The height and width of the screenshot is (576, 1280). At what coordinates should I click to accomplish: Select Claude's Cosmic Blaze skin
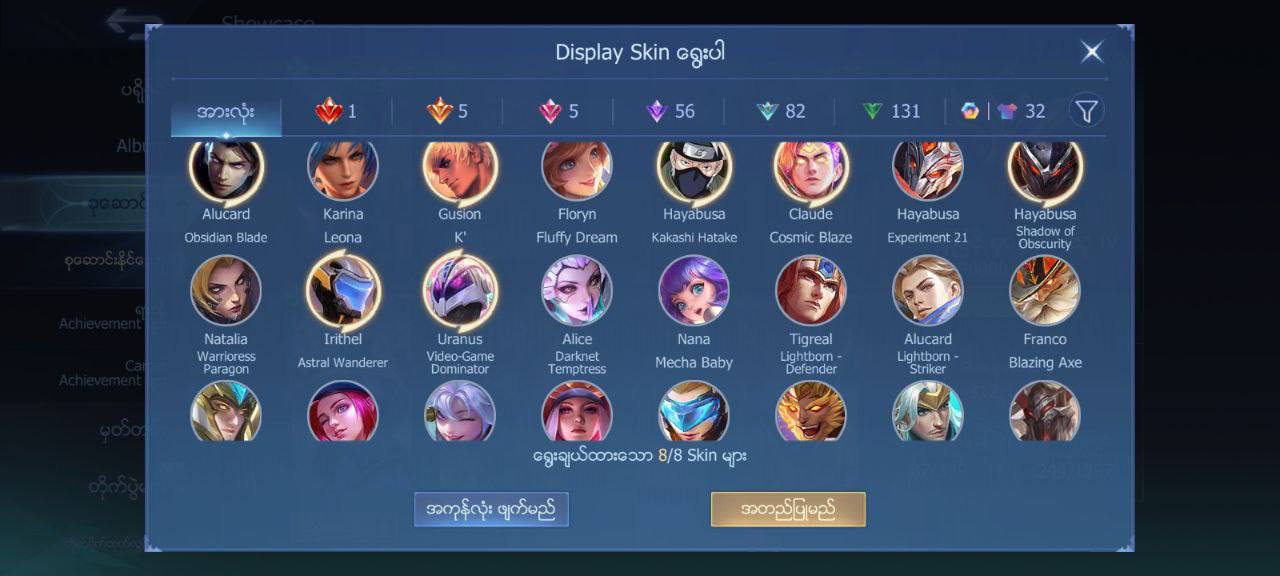point(811,172)
